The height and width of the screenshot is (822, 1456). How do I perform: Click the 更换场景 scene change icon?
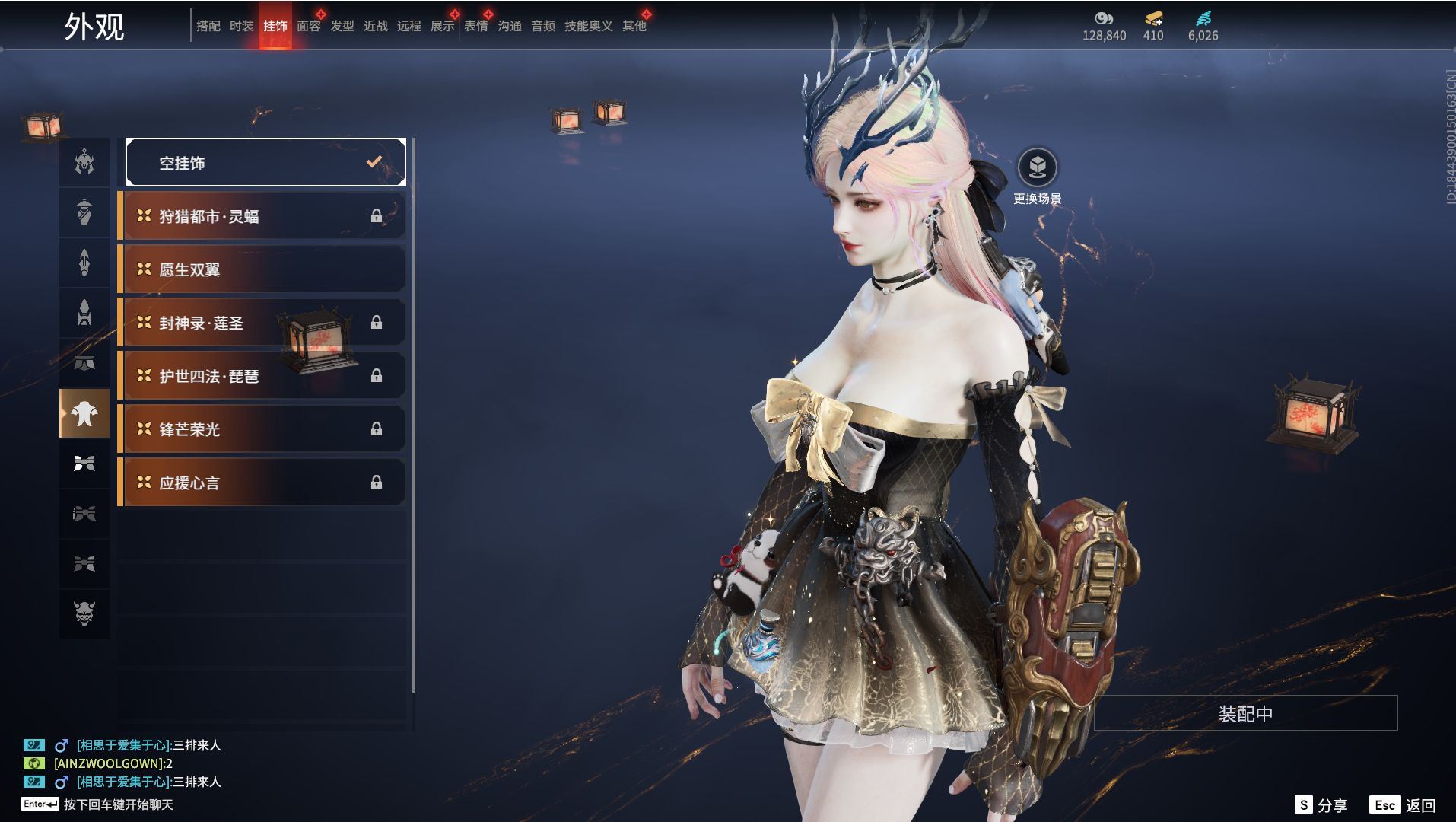coord(1037,167)
